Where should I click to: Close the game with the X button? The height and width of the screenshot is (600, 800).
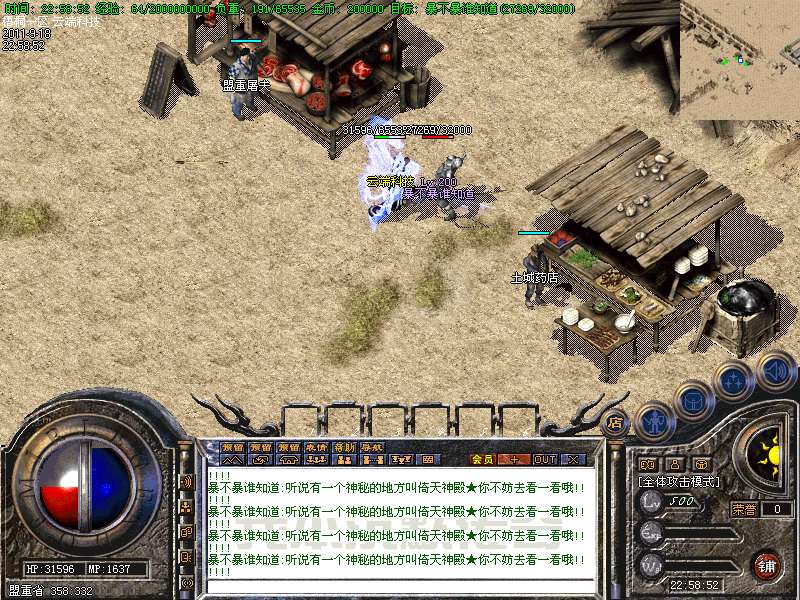pyautogui.click(x=573, y=459)
